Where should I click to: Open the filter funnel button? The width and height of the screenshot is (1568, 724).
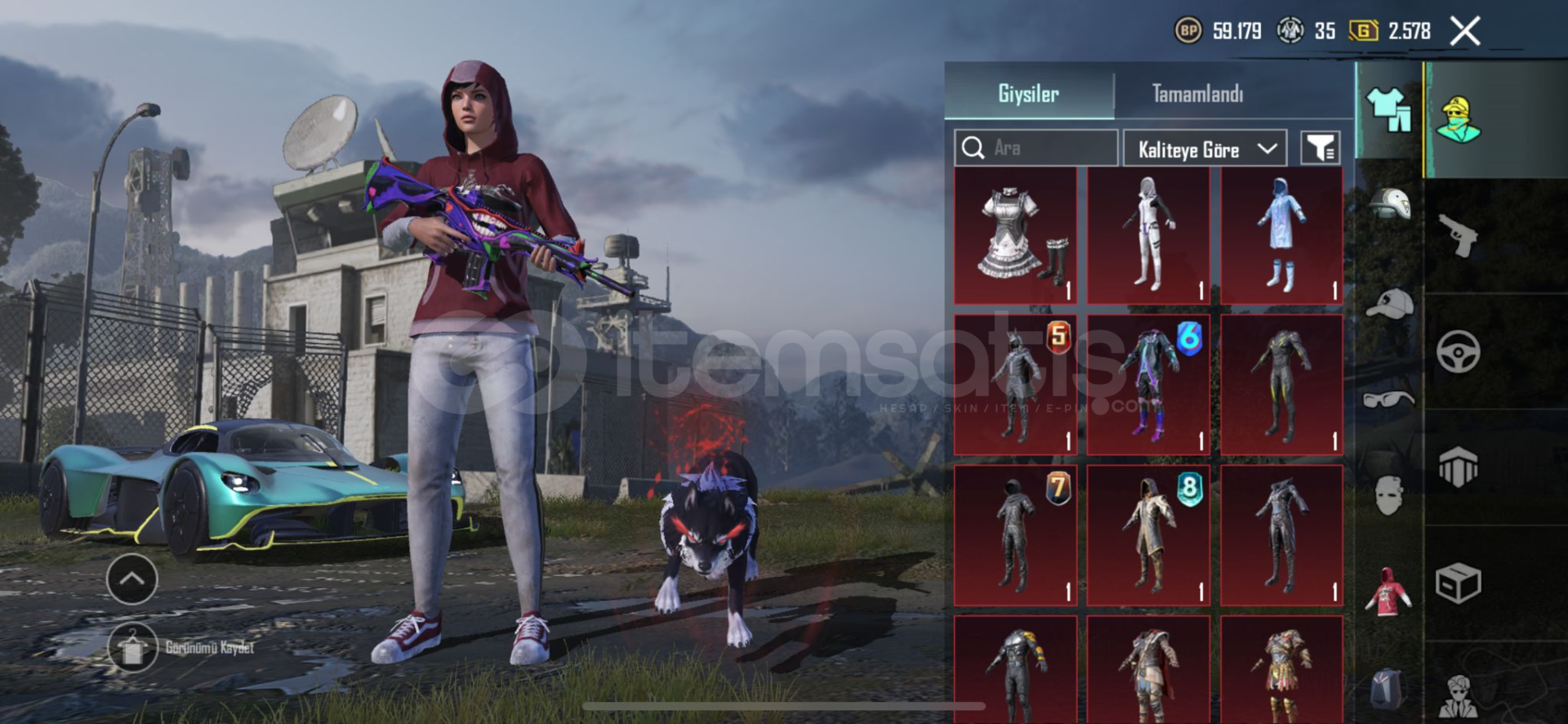point(1320,149)
